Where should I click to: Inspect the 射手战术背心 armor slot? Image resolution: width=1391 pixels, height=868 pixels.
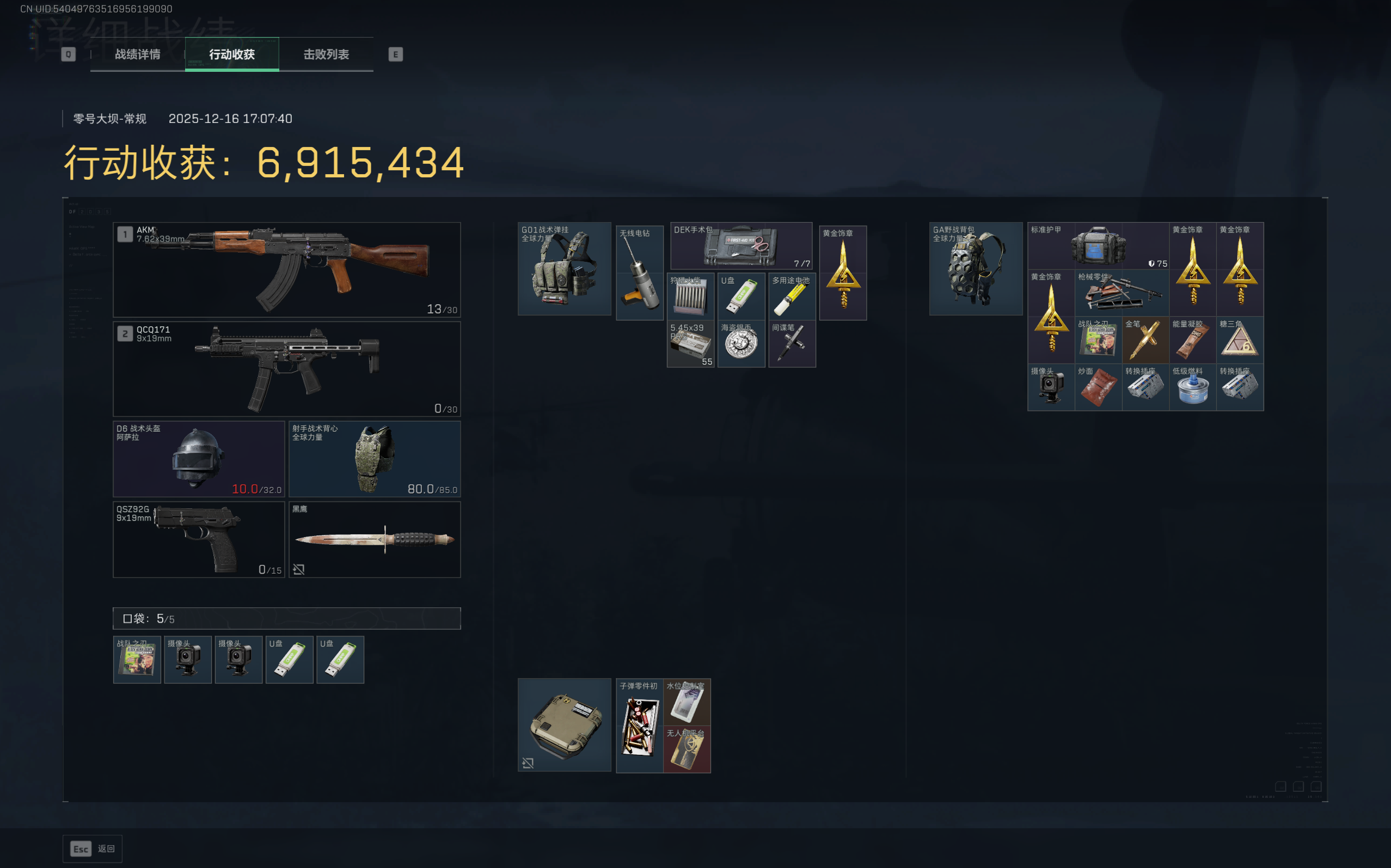[x=375, y=459]
